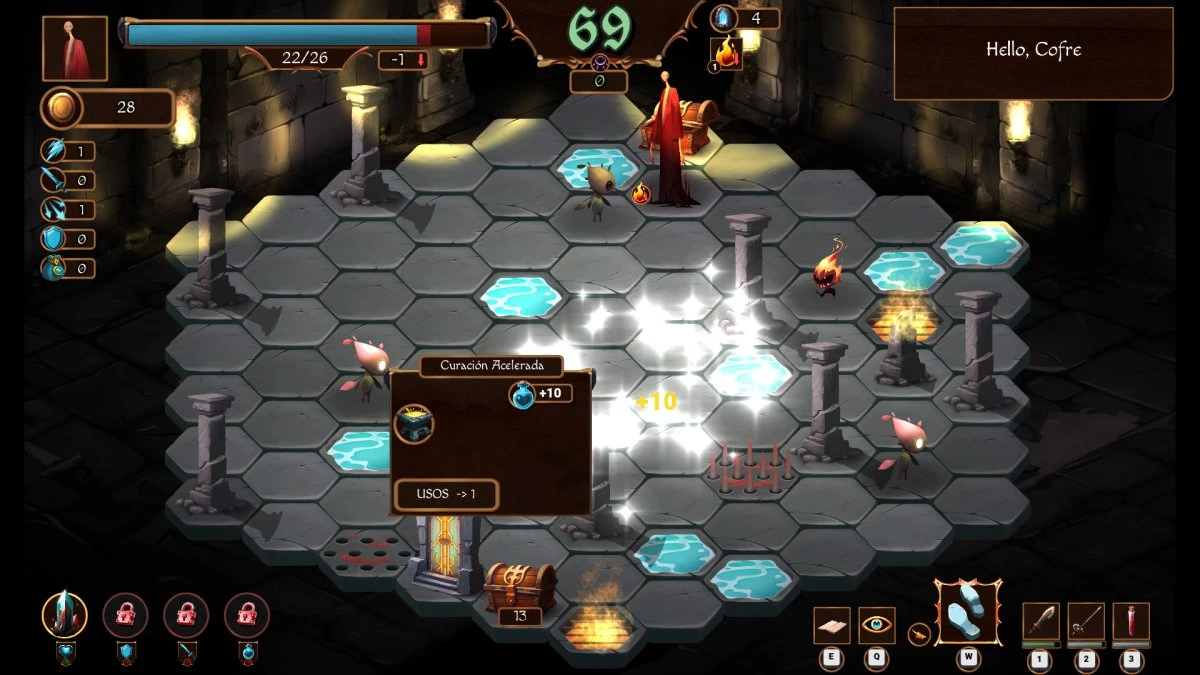Viewport: 1200px width, 675px height.
Task: Click the gold coin icon
Action: pos(59,108)
